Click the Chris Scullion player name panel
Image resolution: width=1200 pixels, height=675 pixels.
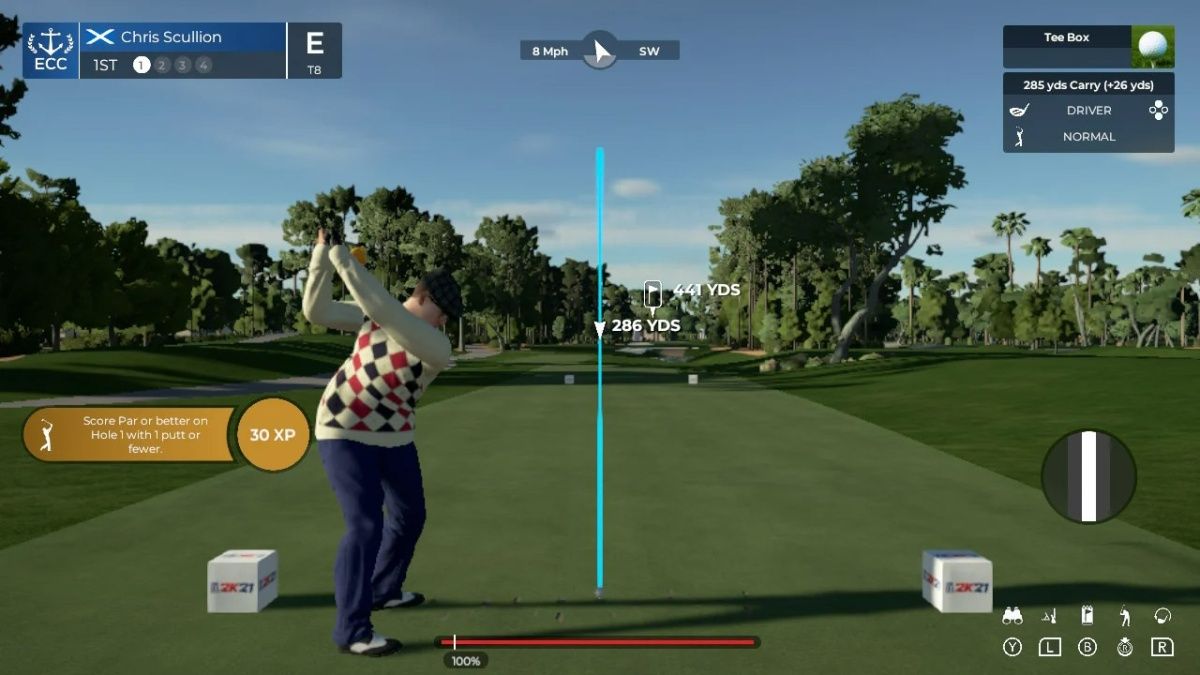pyautogui.click(x=182, y=37)
